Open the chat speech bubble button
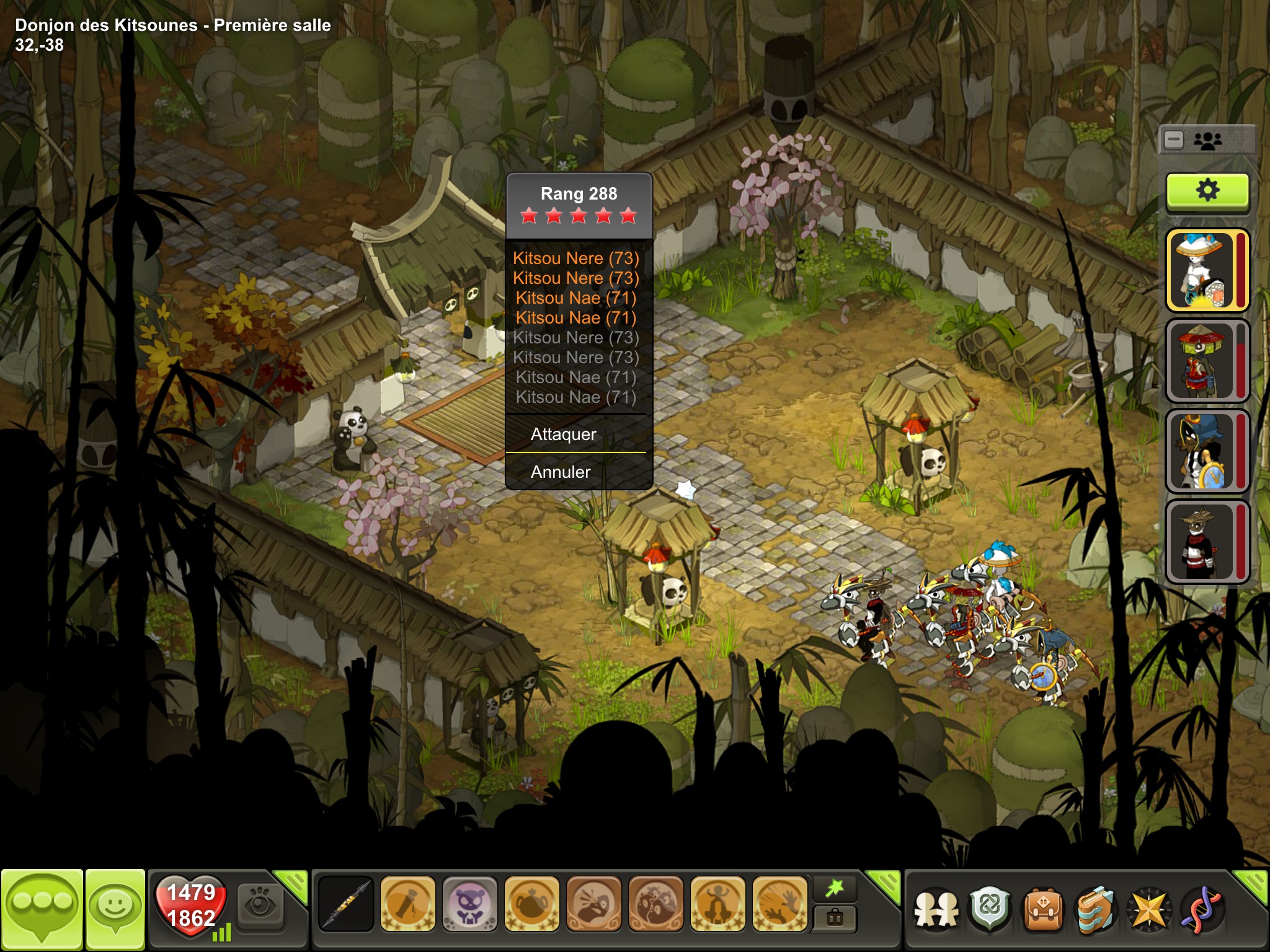Image resolution: width=1270 pixels, height=952 pixels. point(42,909)
